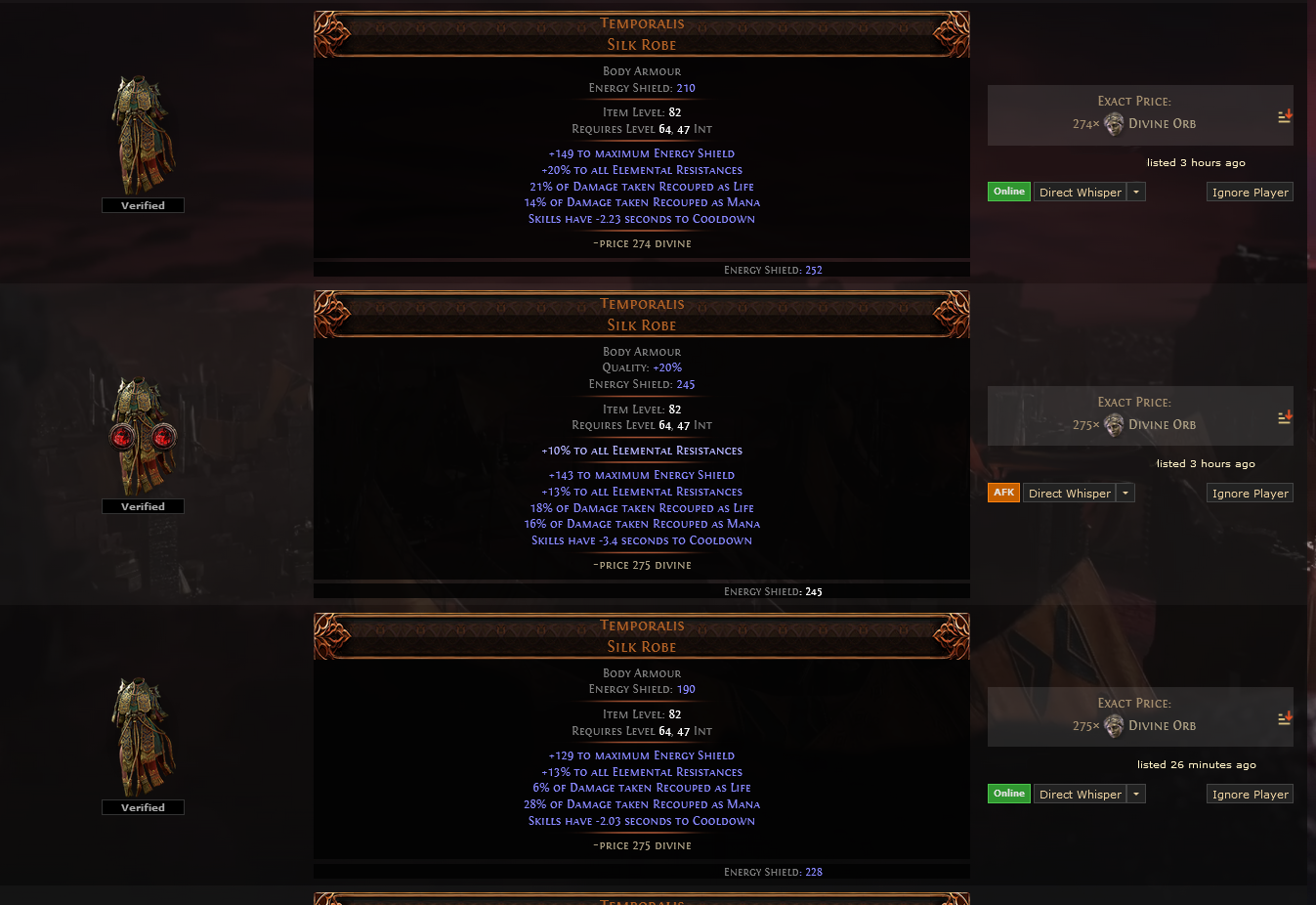Click Direct Whisper on the listing posted 26 minutes ago

point(1081,794)
